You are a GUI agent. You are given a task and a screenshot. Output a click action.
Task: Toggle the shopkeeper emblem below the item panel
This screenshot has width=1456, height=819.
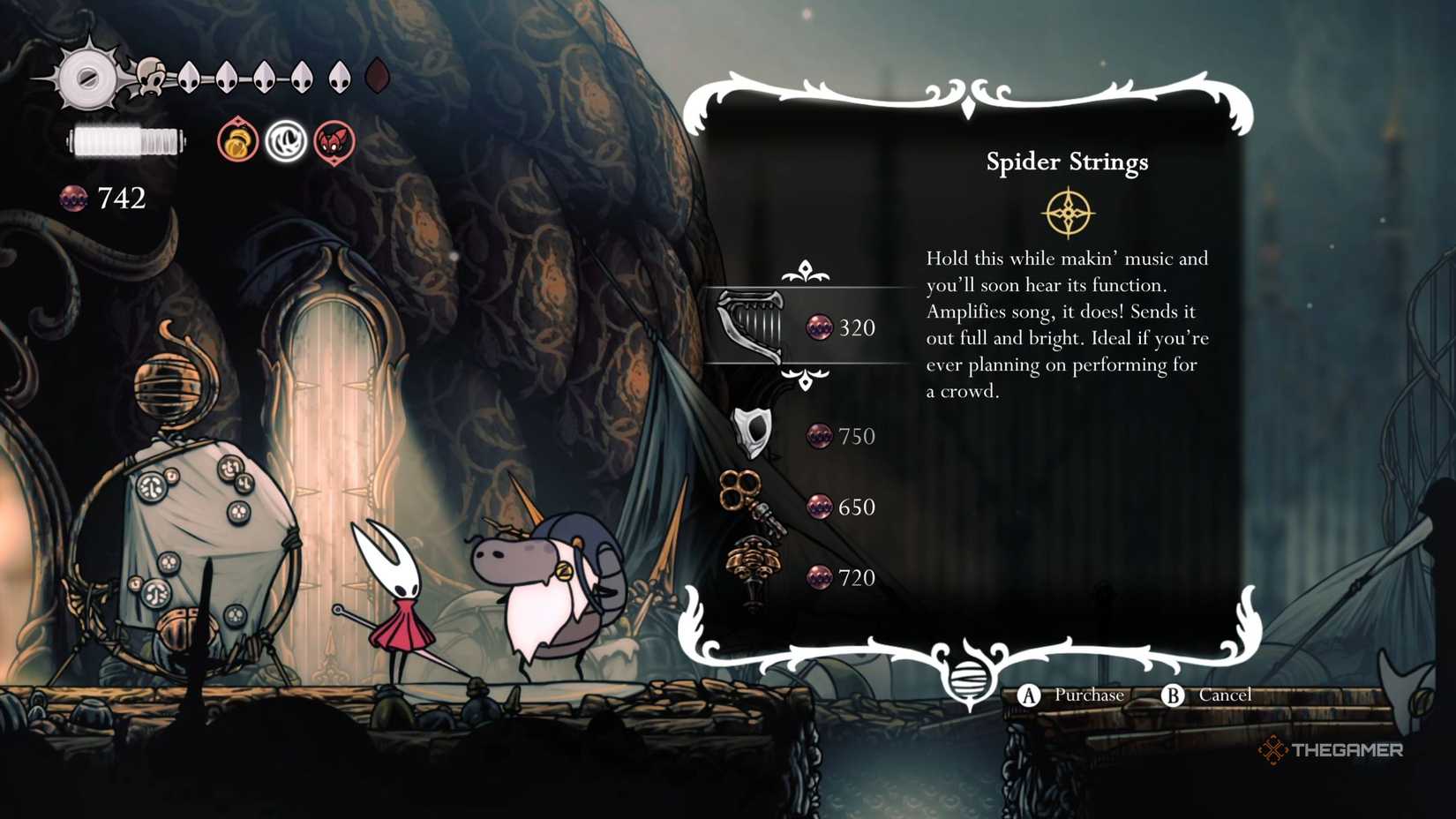(x=971, y=680)
